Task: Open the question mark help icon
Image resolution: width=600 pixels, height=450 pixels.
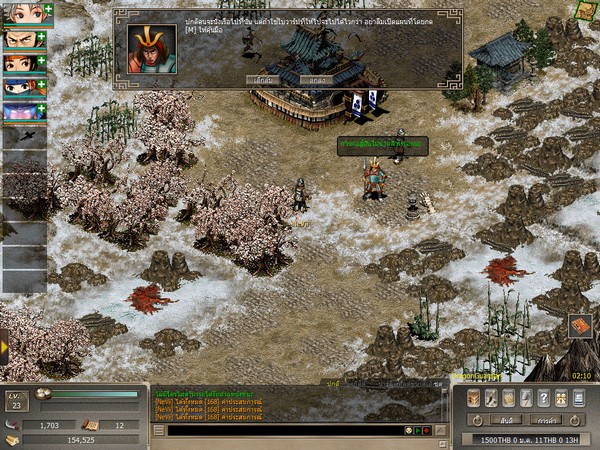Action: click(543, 398)
